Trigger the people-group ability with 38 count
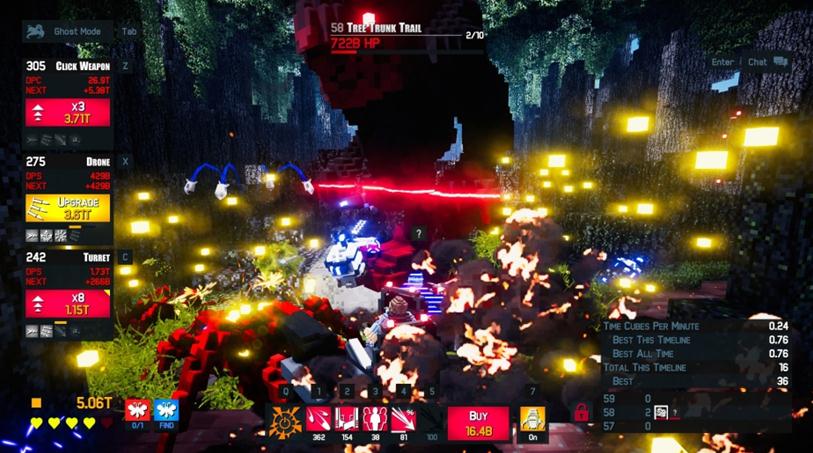The width and height of the screenshot is (813, 453). [375, 419]
